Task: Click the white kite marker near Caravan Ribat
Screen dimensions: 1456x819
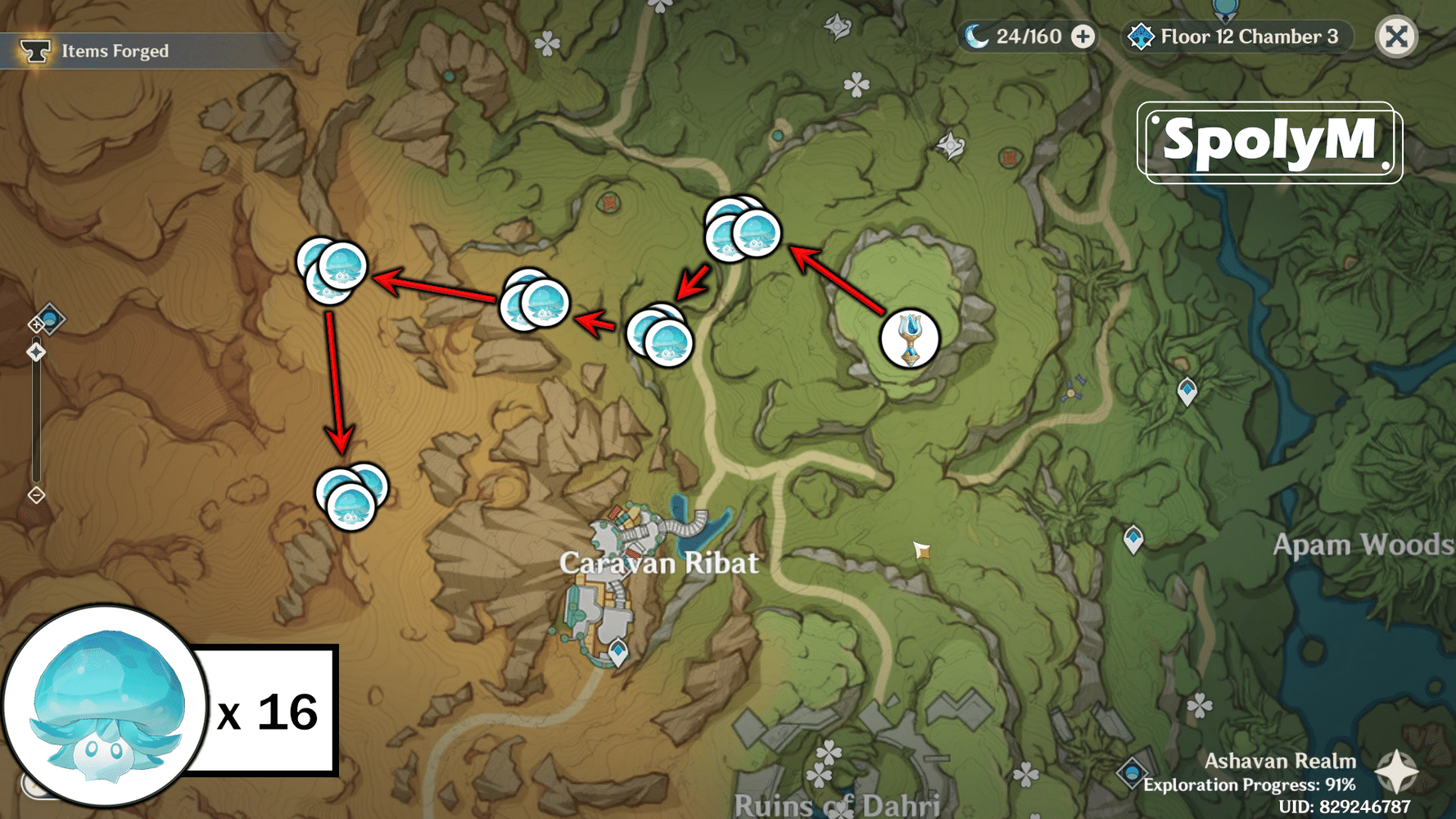Action: (923, 550)
